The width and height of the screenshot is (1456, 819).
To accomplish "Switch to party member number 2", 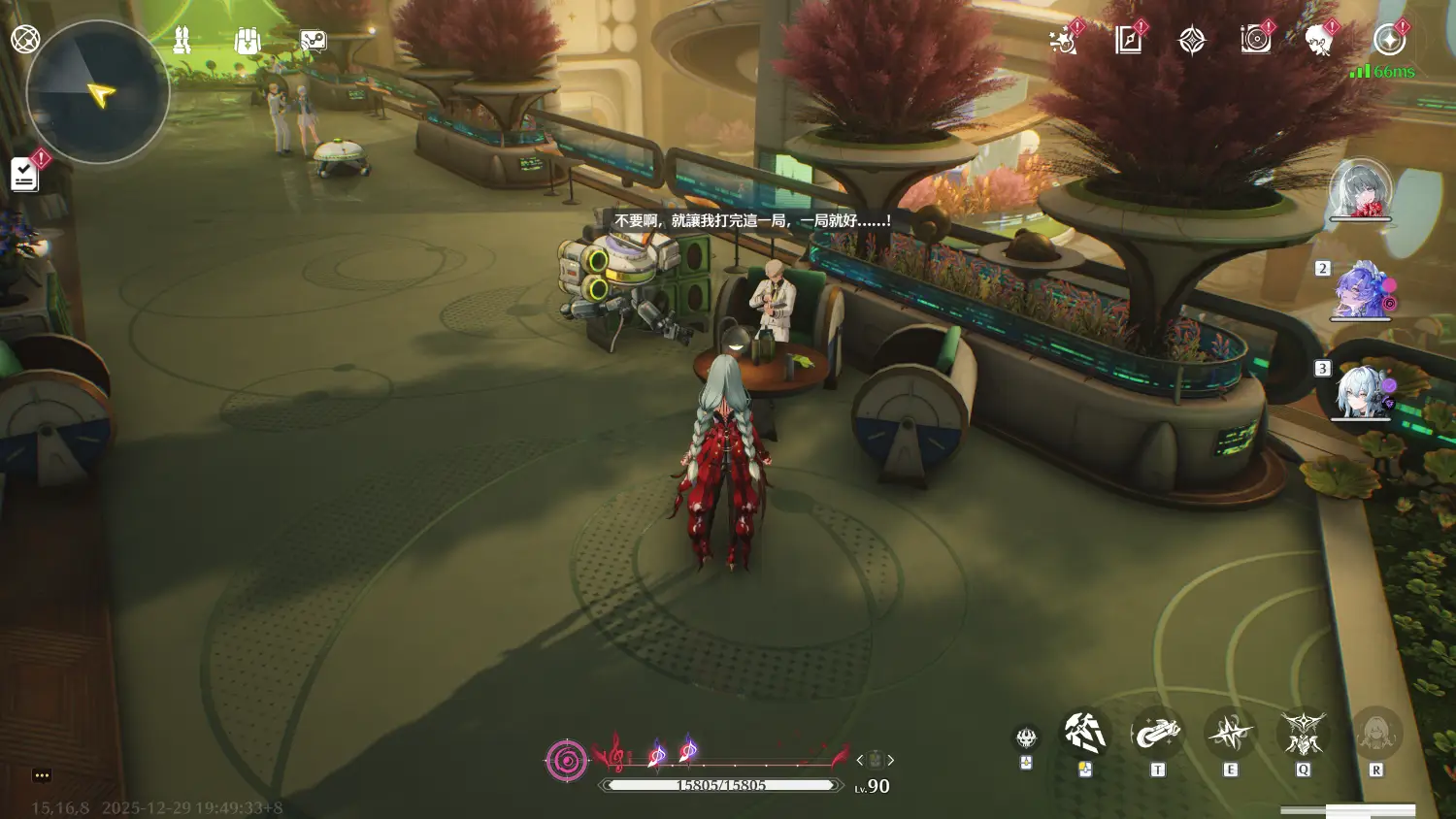I will [1361, 290].
